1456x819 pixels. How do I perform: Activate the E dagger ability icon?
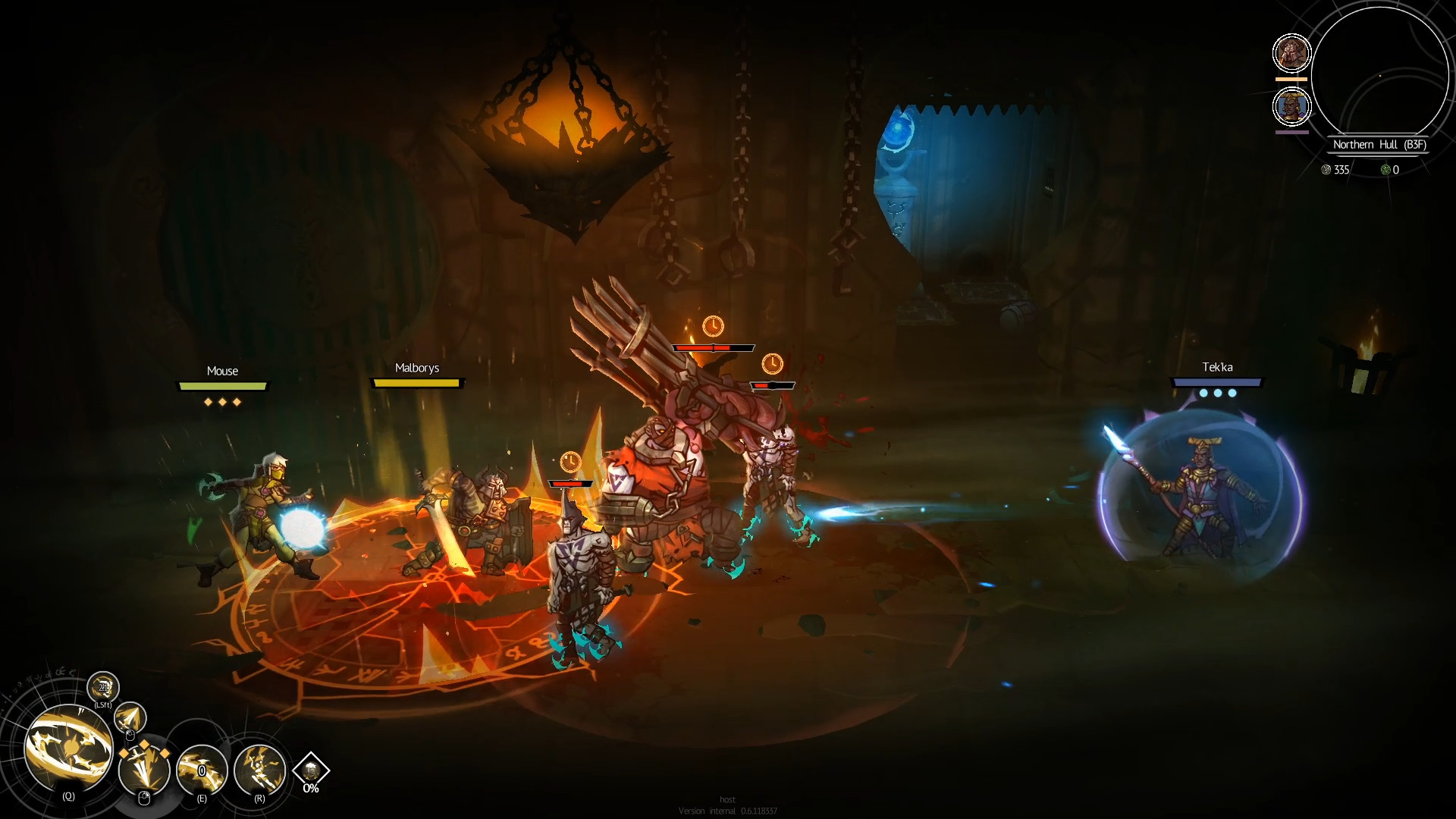click(201, 770)
